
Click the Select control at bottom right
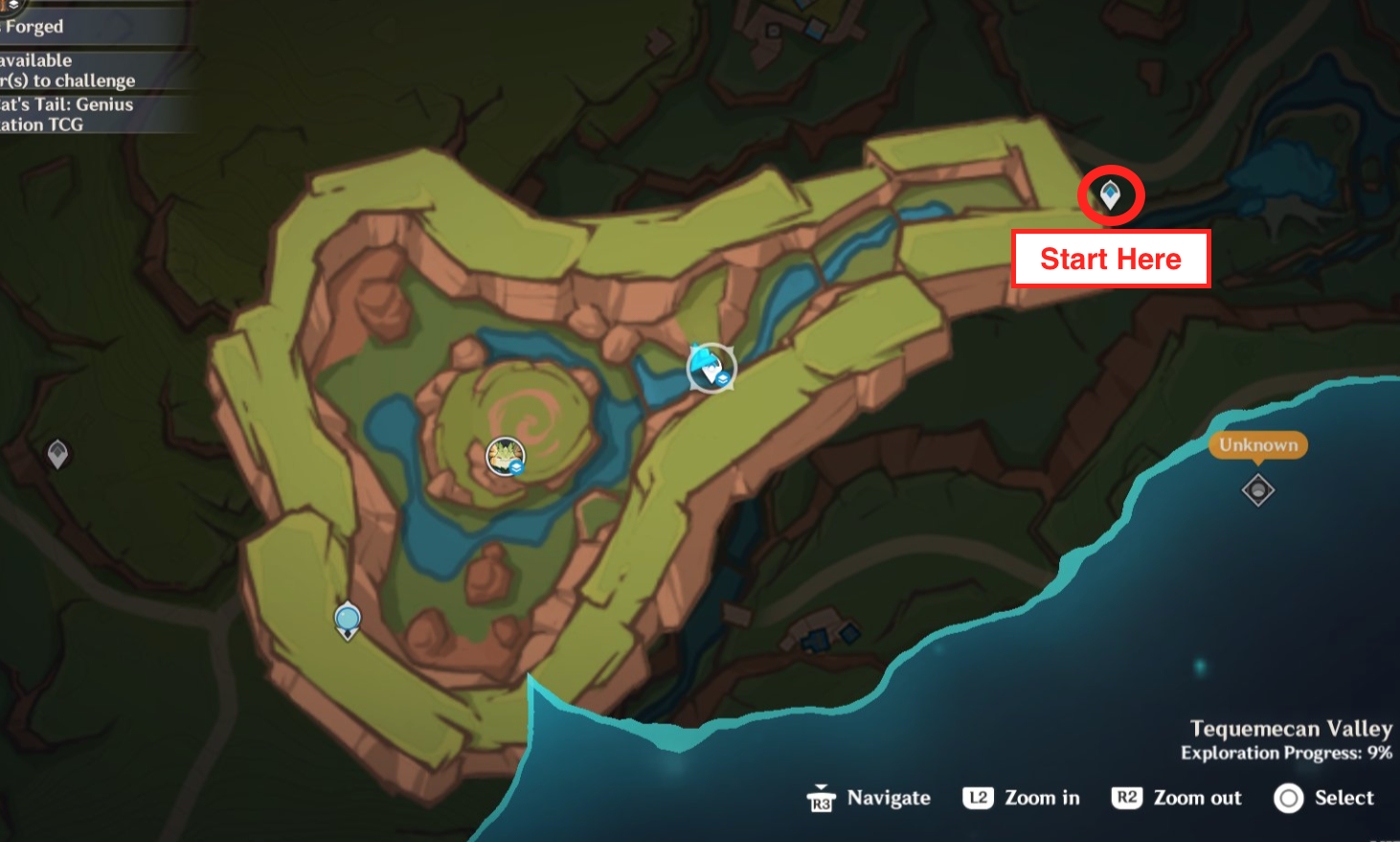click(1324, 798)
